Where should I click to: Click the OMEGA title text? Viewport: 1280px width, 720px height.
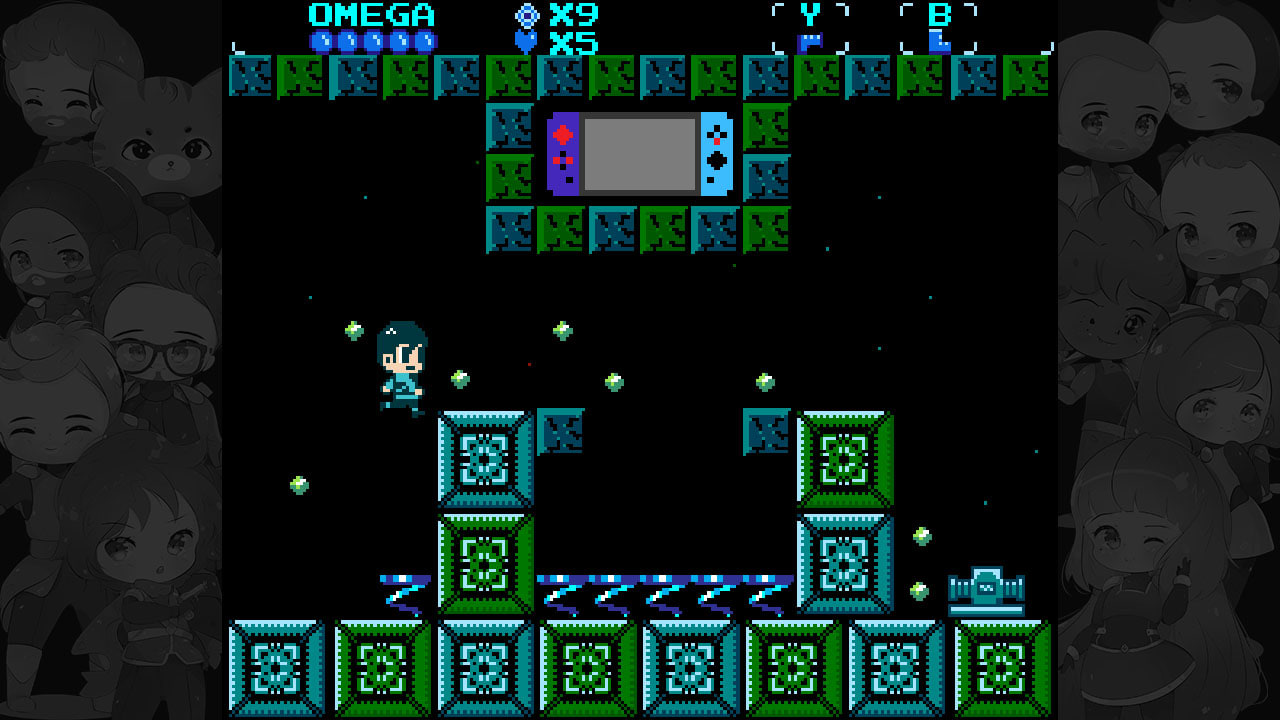pos(370,15)
